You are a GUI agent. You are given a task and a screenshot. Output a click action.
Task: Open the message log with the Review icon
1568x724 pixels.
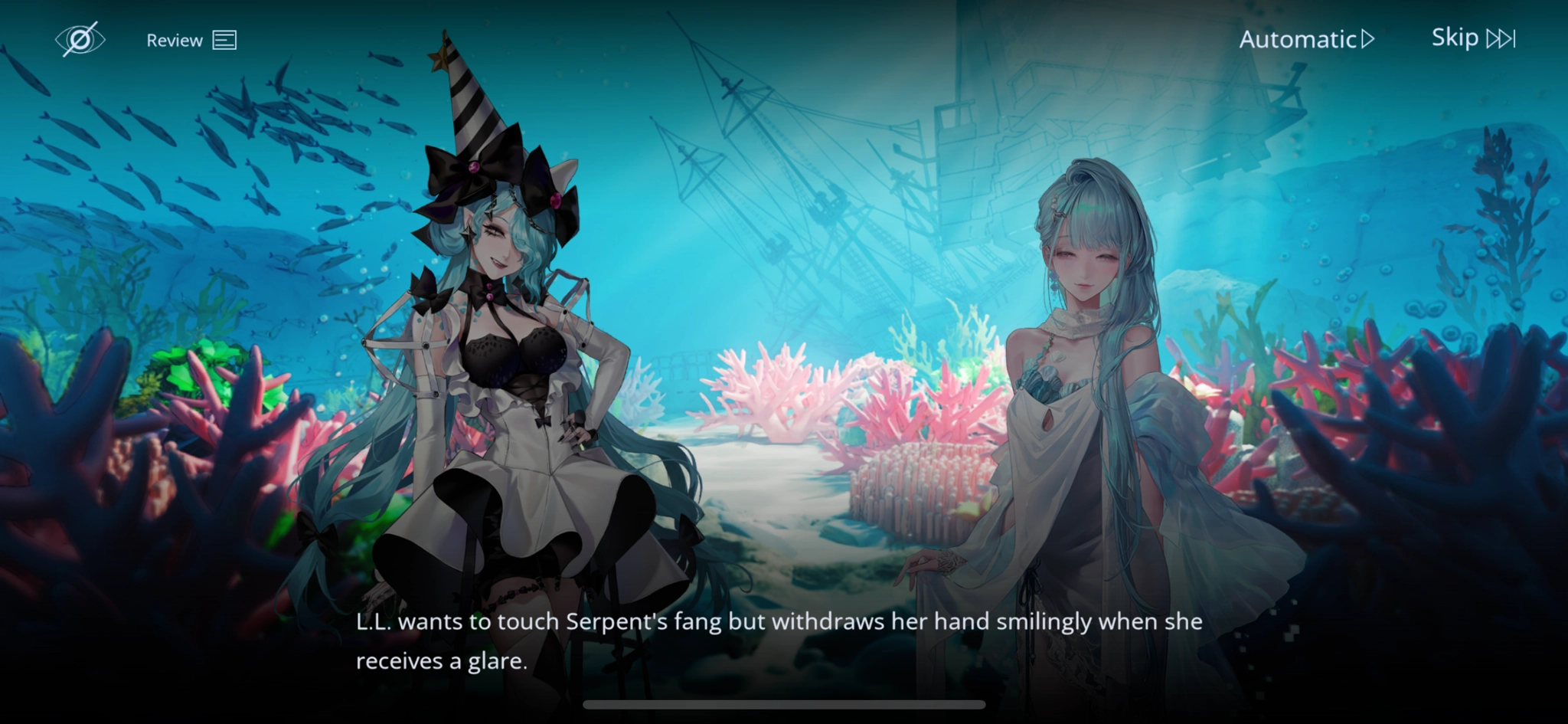(x=226, y=39)
